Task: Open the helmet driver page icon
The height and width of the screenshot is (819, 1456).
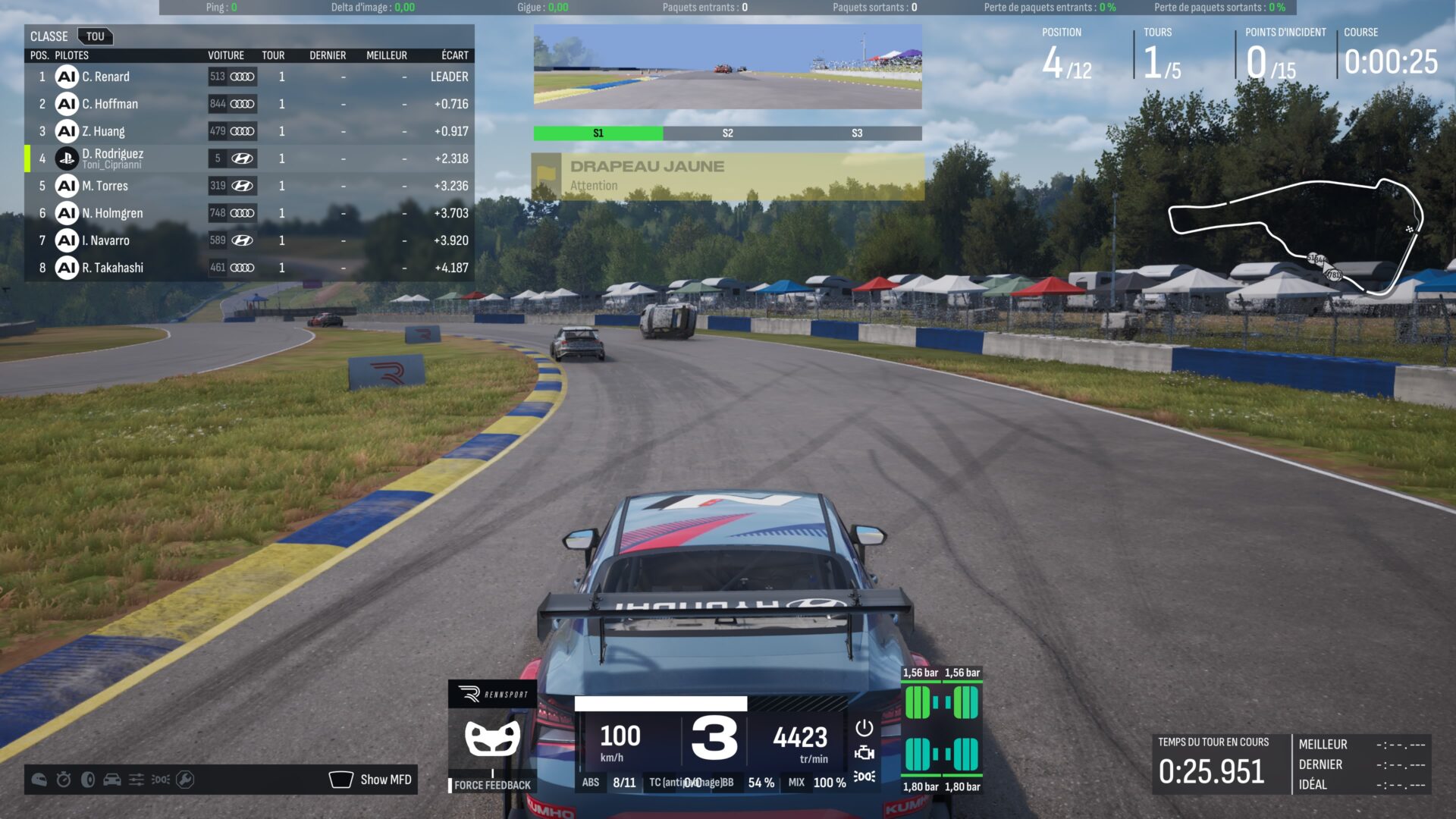Action: tap(39, 780)
